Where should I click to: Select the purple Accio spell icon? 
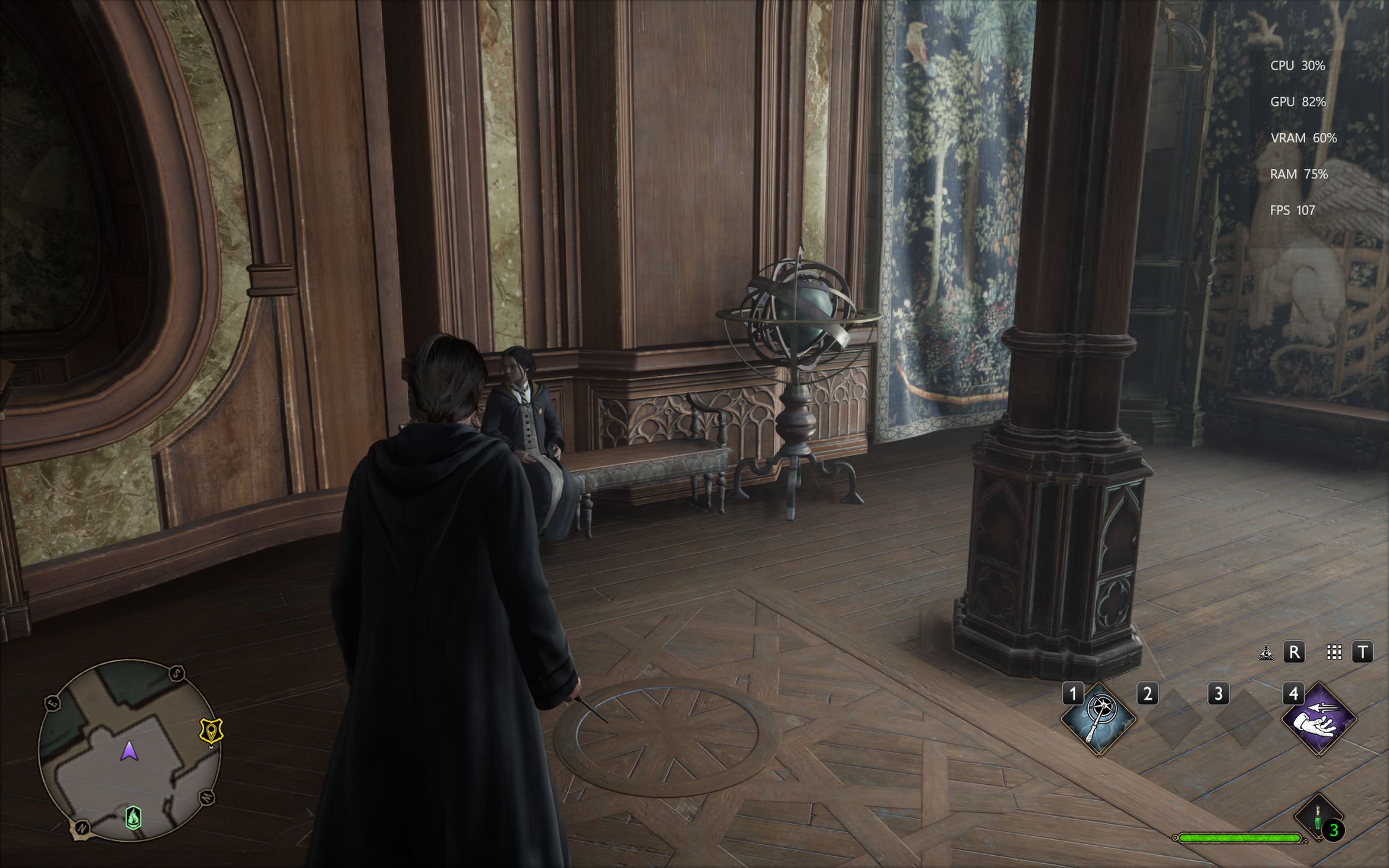pyautogui.click(x=1319, y=719)
